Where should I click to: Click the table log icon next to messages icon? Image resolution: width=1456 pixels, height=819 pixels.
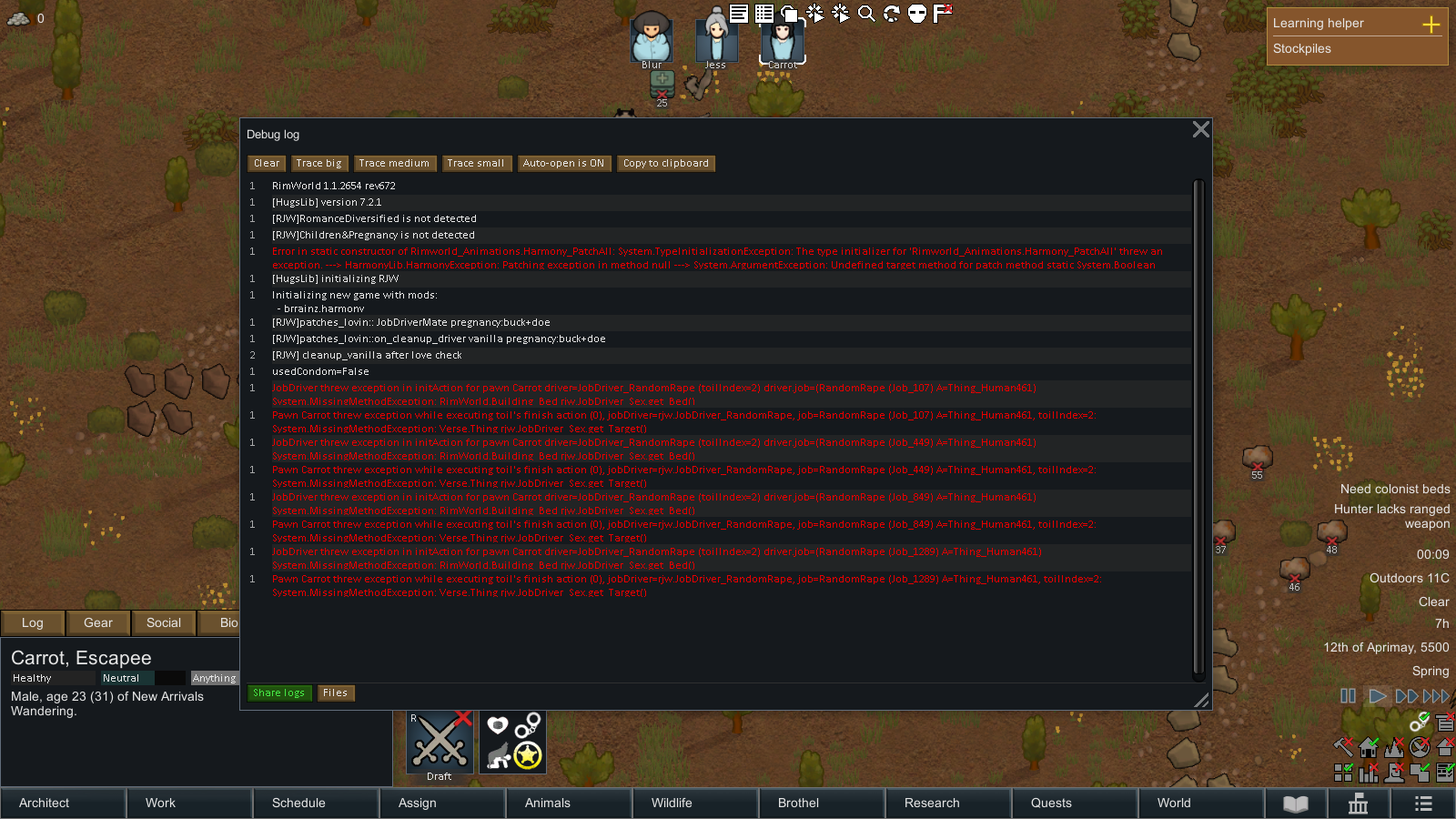pos(763,14)
